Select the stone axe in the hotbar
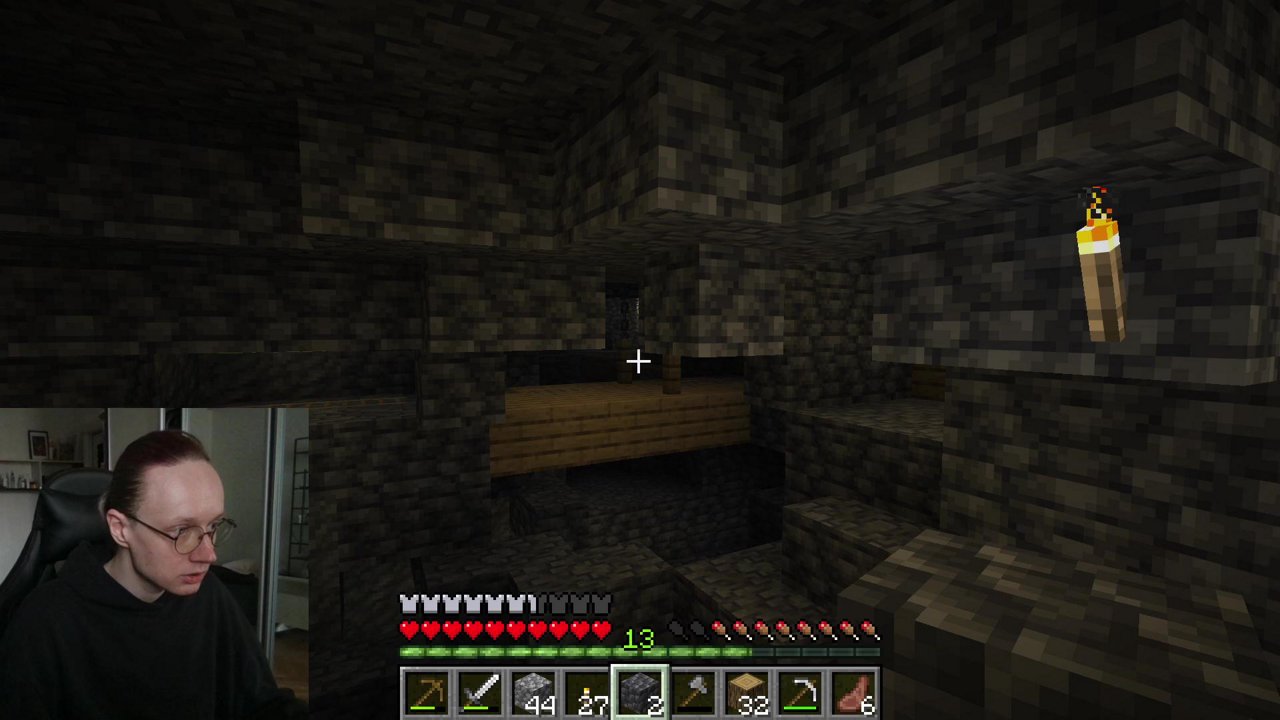This screenshot has height=720, width=1280. coord(694,690)
